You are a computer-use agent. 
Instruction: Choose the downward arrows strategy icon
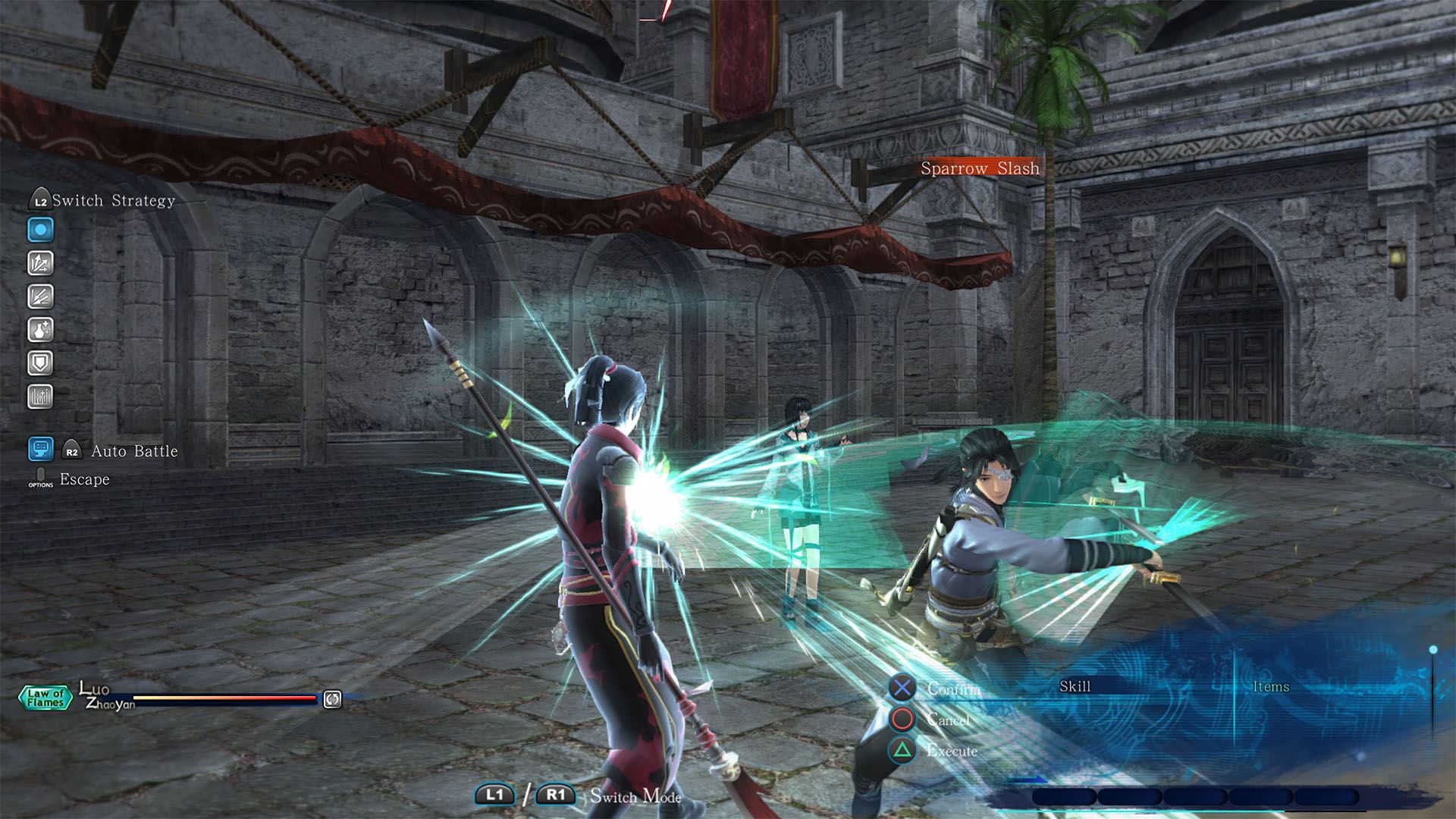(x=41, y=297)
